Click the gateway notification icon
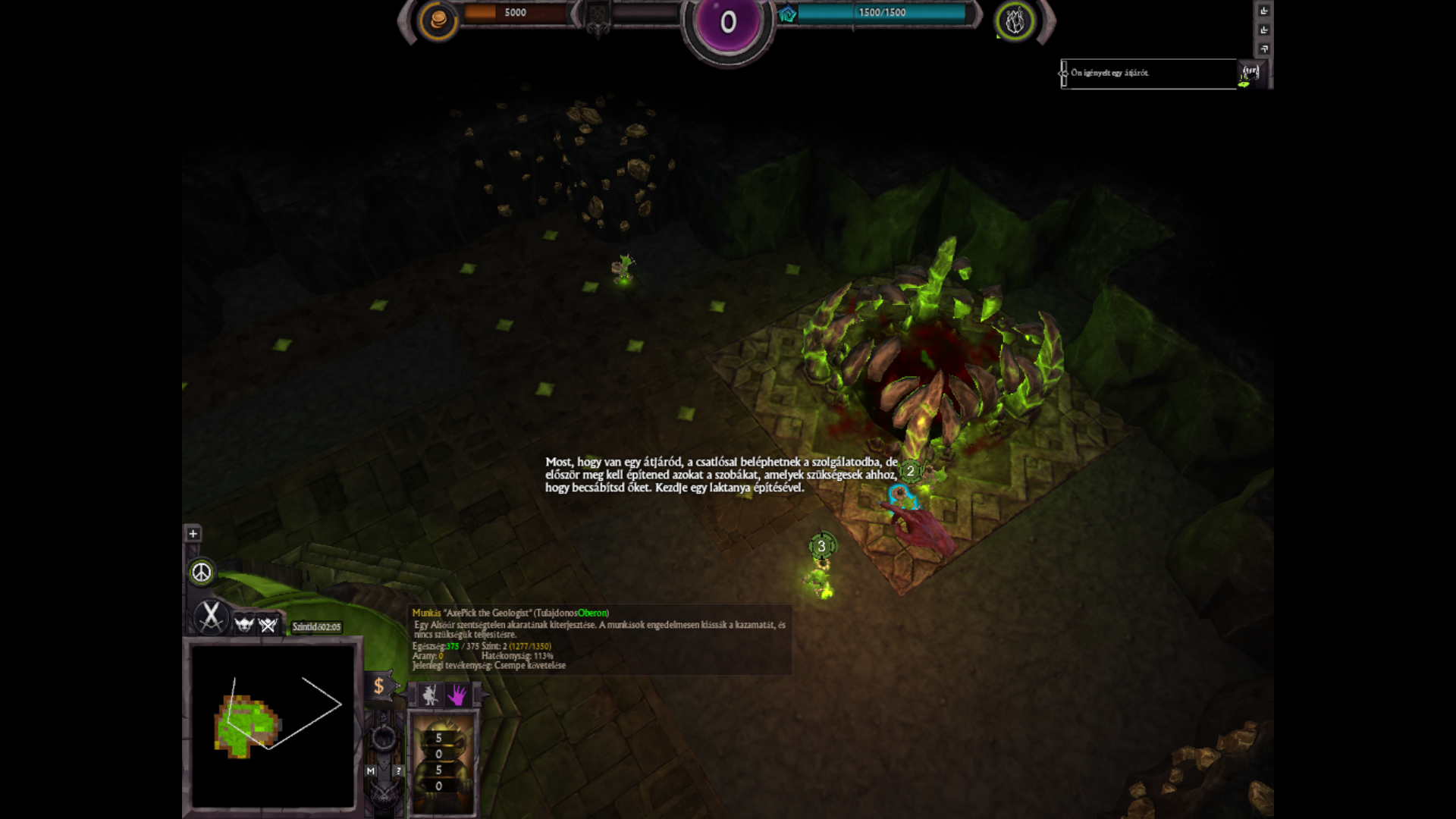 coord(1250,74)
